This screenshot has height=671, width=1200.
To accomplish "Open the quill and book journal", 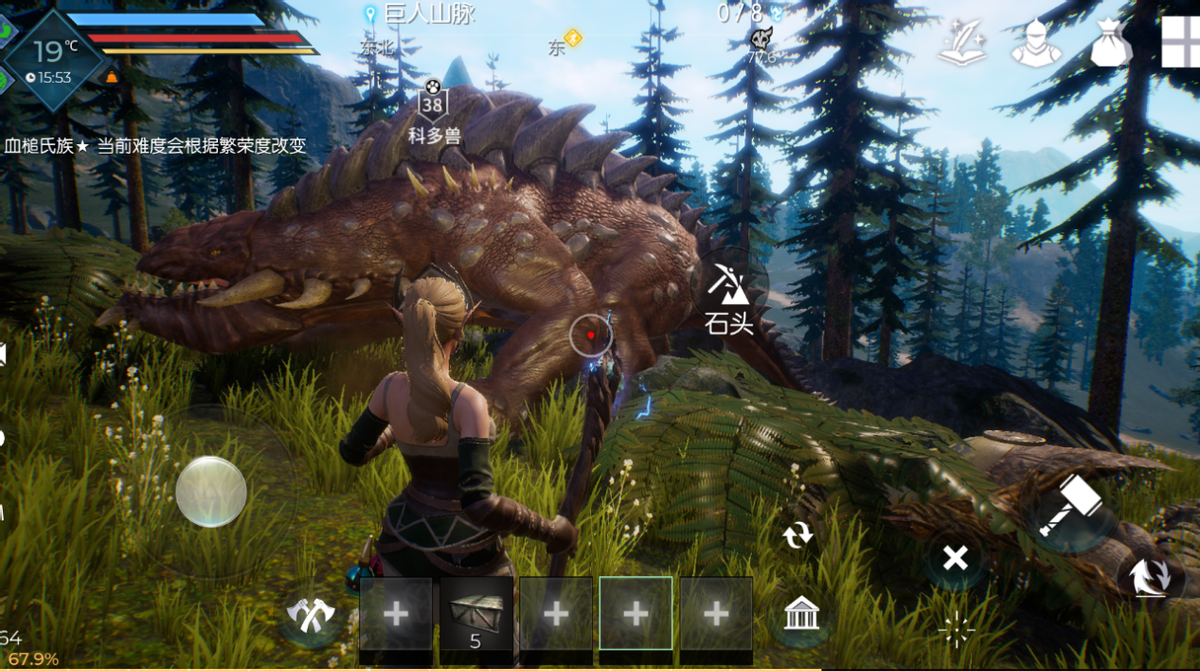I will [x=961, y=44].
